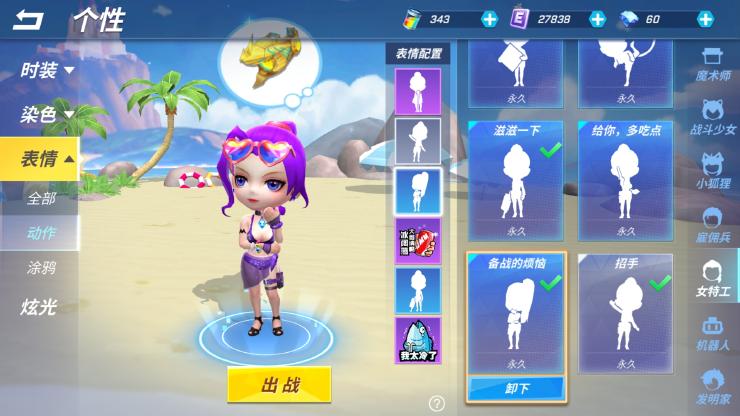The width and height of the screenshot is (740, 416).
Task: Choose the 雇佣兵 mercenary character
Action: point(714,226)
